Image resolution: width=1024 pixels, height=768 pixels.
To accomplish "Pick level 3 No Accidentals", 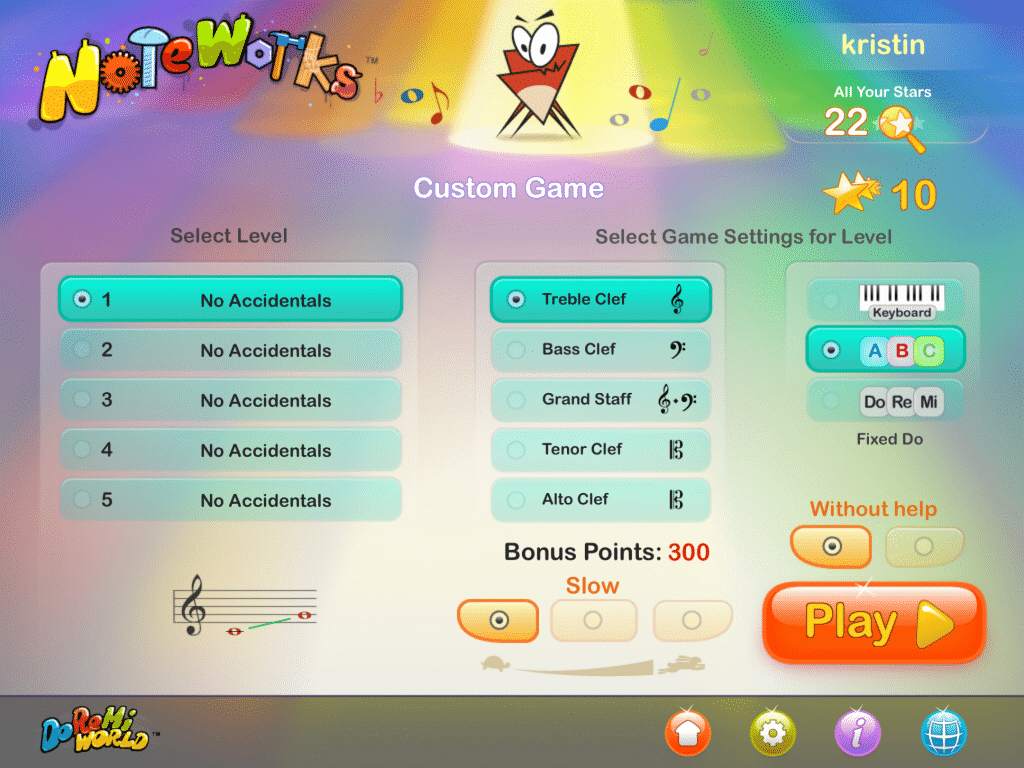I will (230, 400).
